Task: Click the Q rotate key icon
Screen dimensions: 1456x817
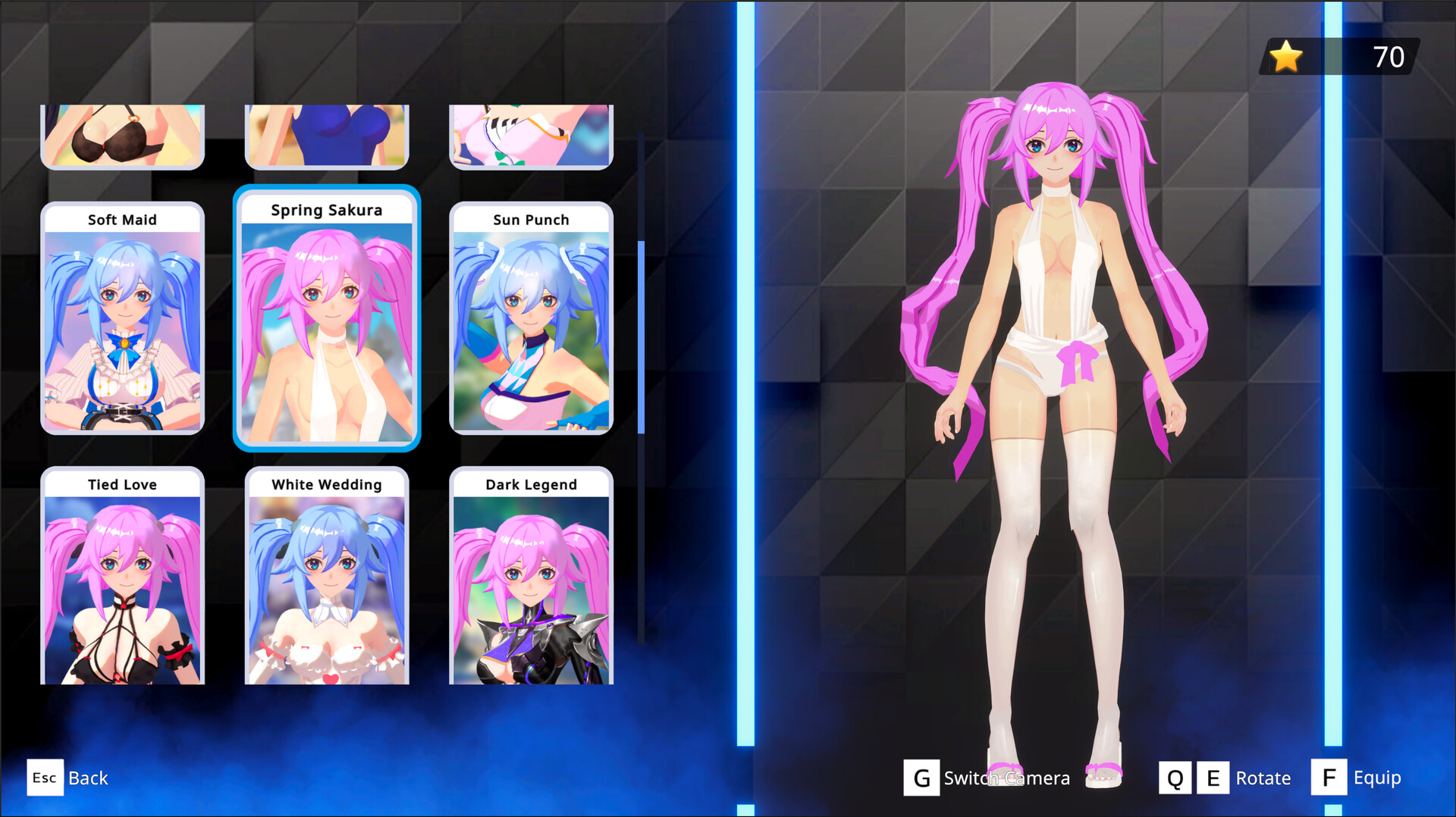Action: pos(1175,777)
